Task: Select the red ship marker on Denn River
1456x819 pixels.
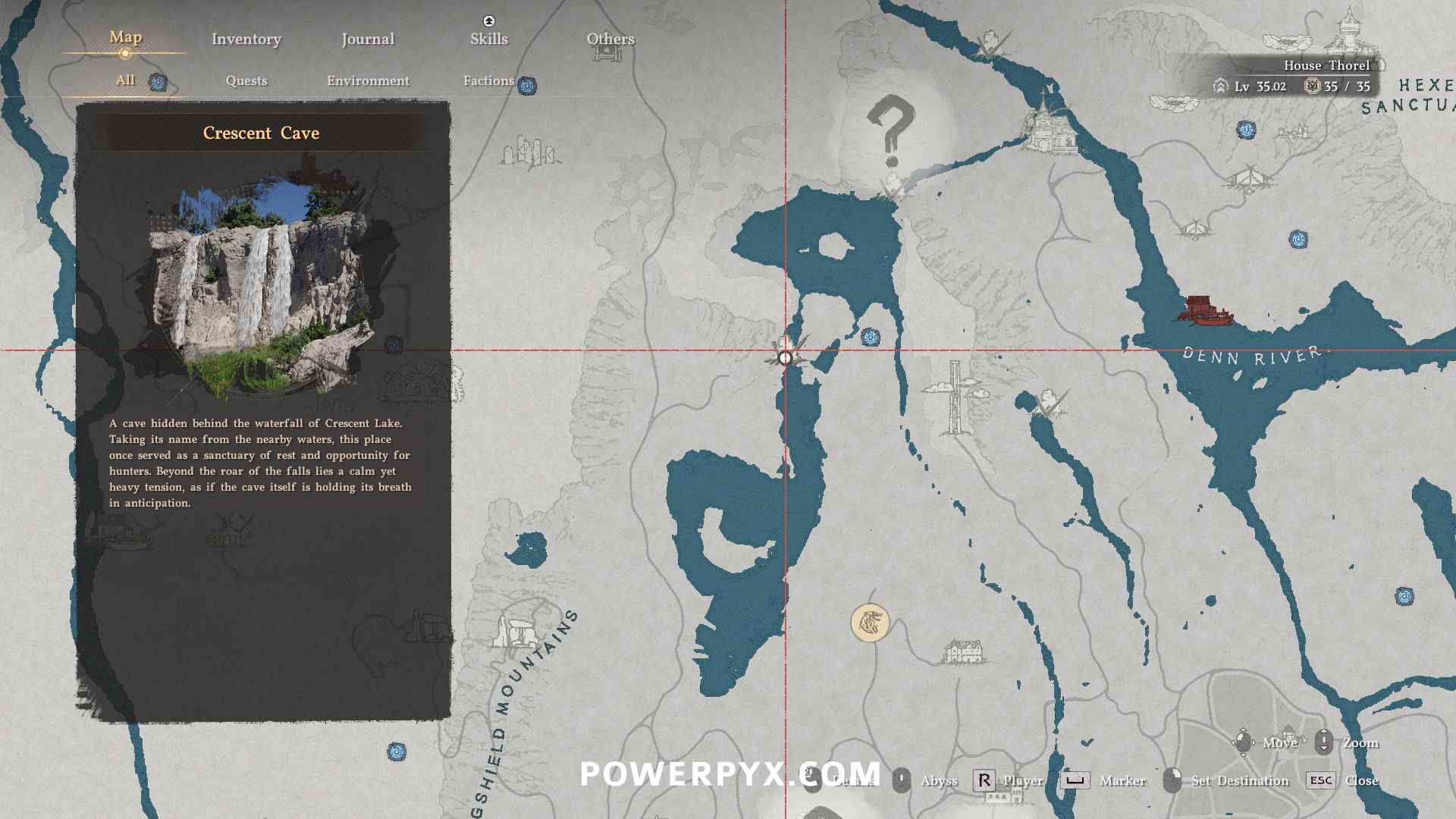Action: coord(1204,311)
